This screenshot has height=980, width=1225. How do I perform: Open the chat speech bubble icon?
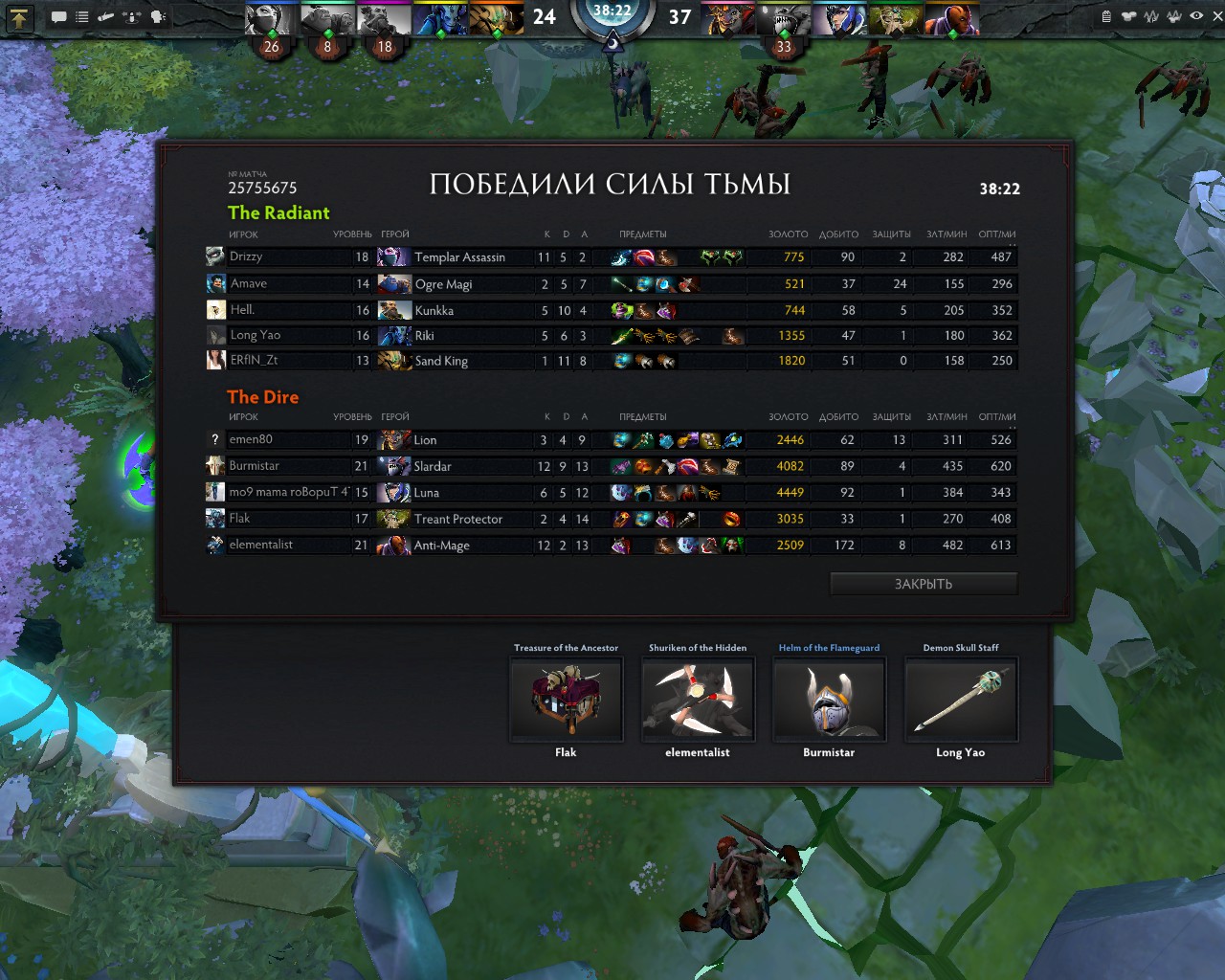point(58,17)
